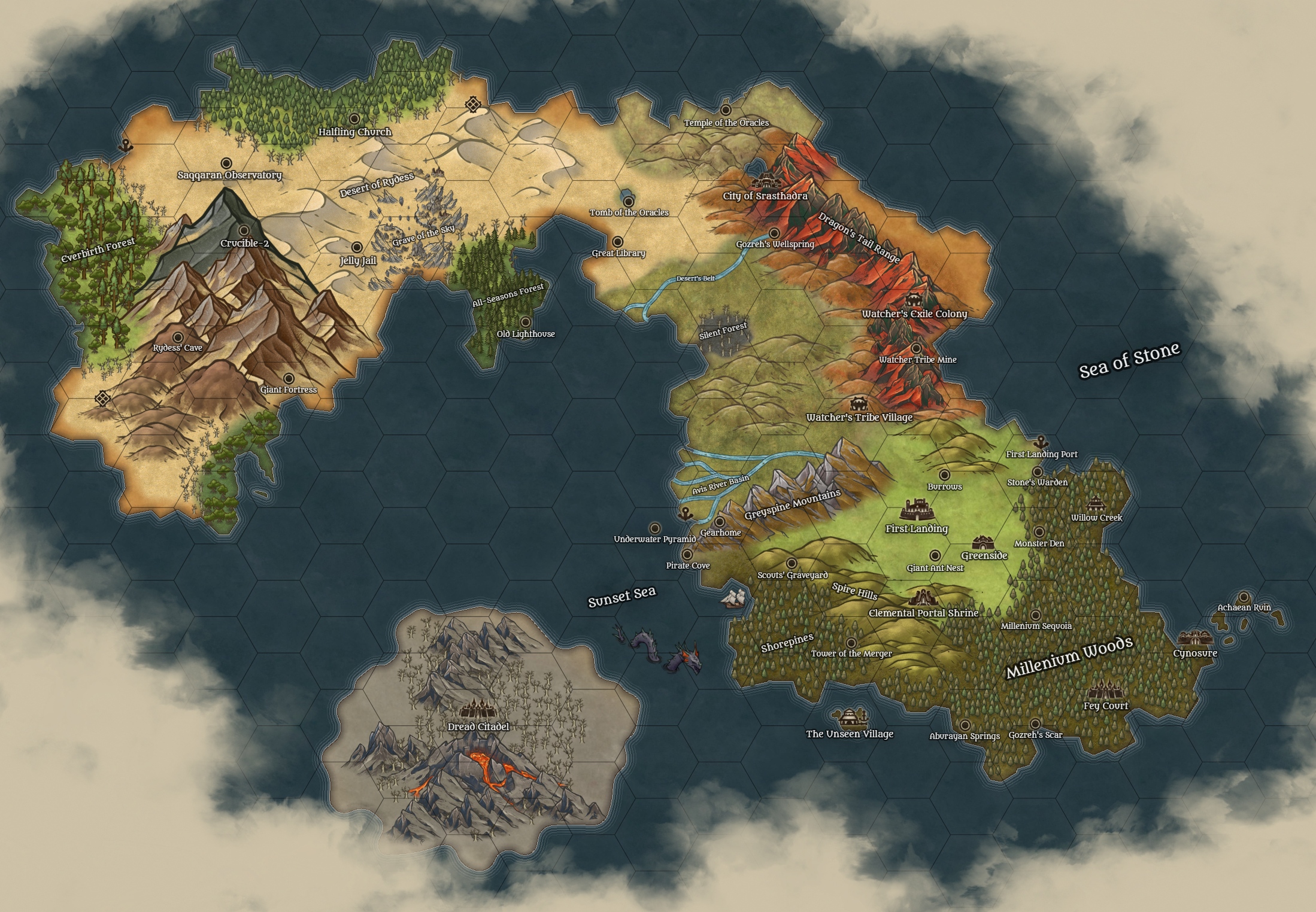Screen dimensions: 1316x912
Task: Select the Achaean Ruin island marker
Action: (x=1244, y=597)
